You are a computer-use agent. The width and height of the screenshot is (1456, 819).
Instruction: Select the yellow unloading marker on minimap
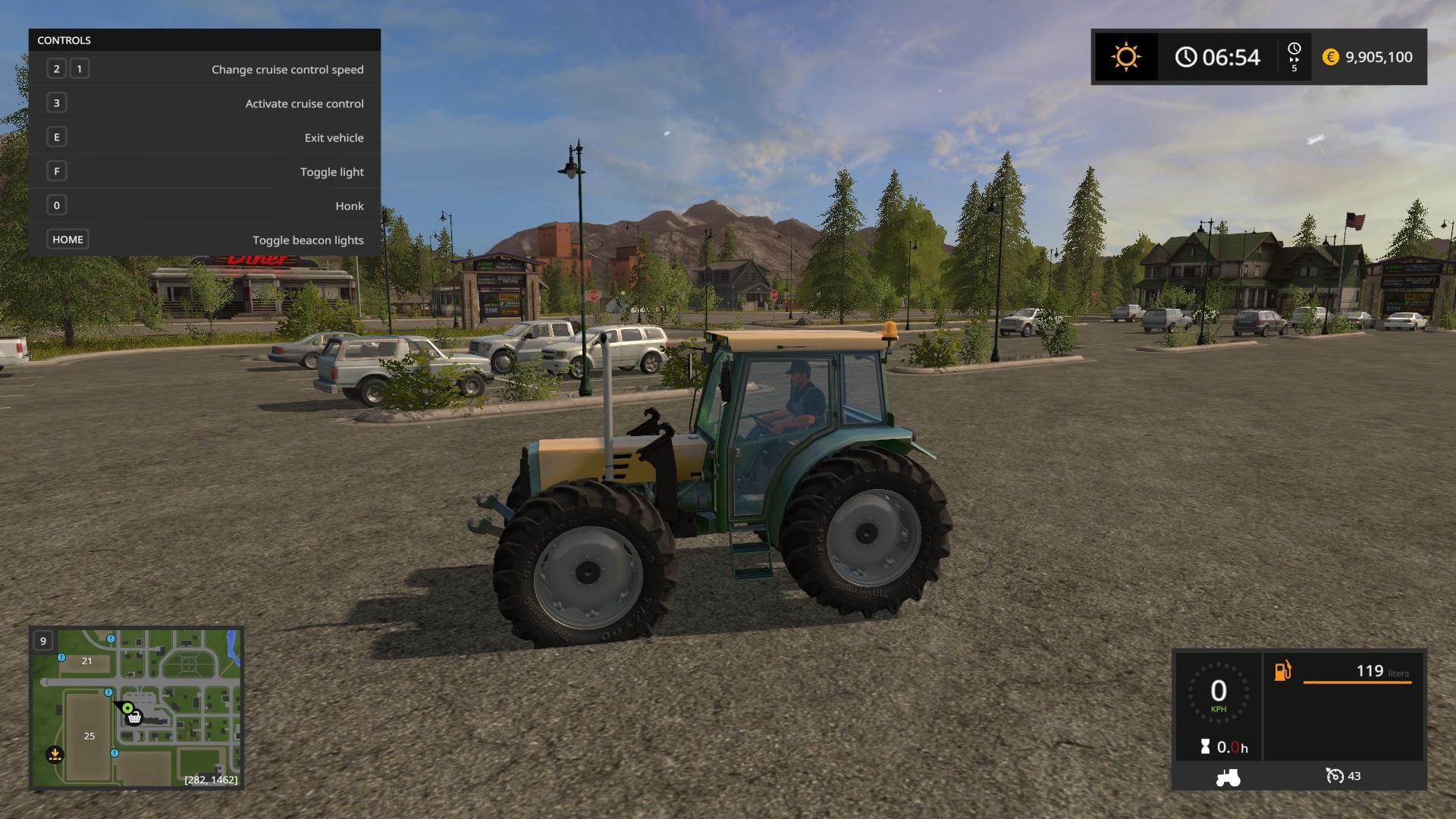(x=55, y=755)
